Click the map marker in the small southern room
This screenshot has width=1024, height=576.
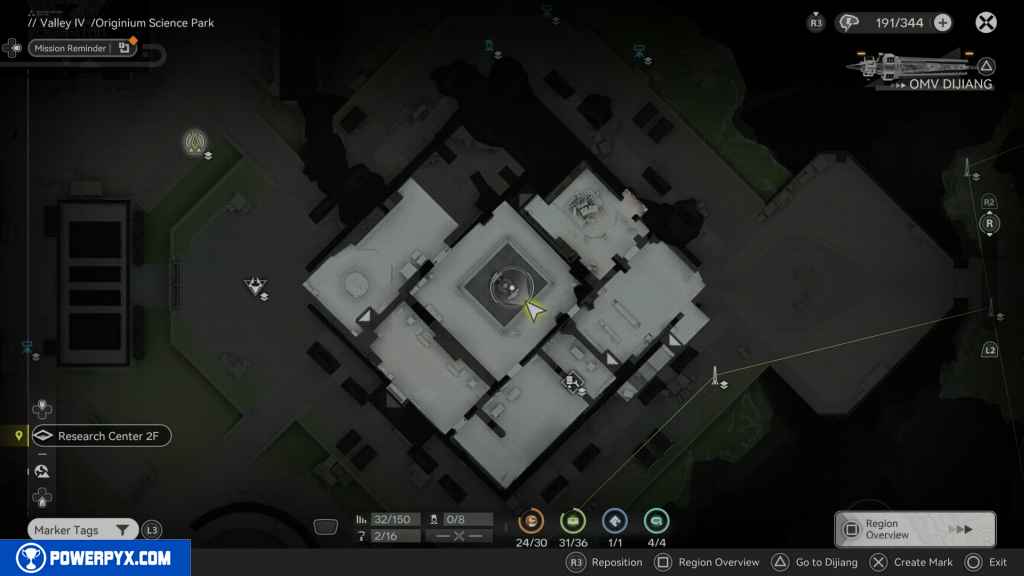[x=572, y=381]
